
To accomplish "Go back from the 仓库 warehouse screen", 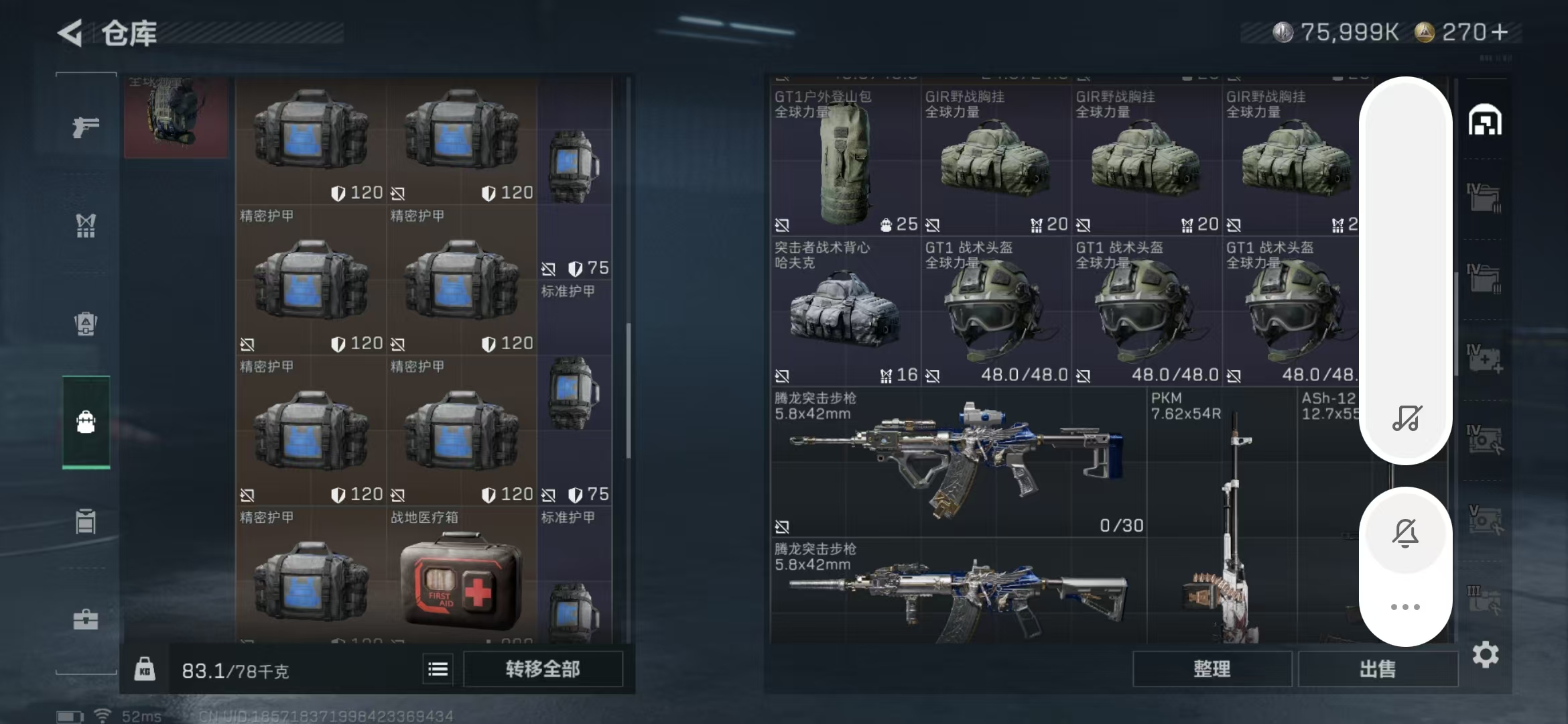I will coord(70,32).
